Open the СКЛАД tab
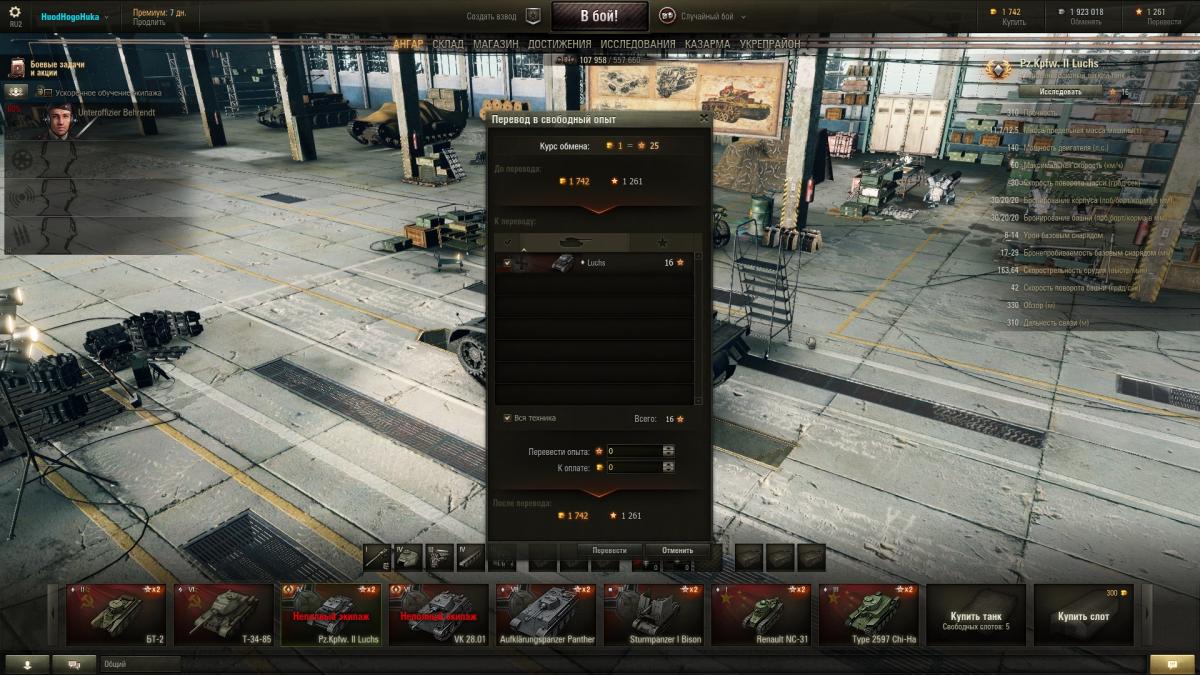 [x=448, y=44]
